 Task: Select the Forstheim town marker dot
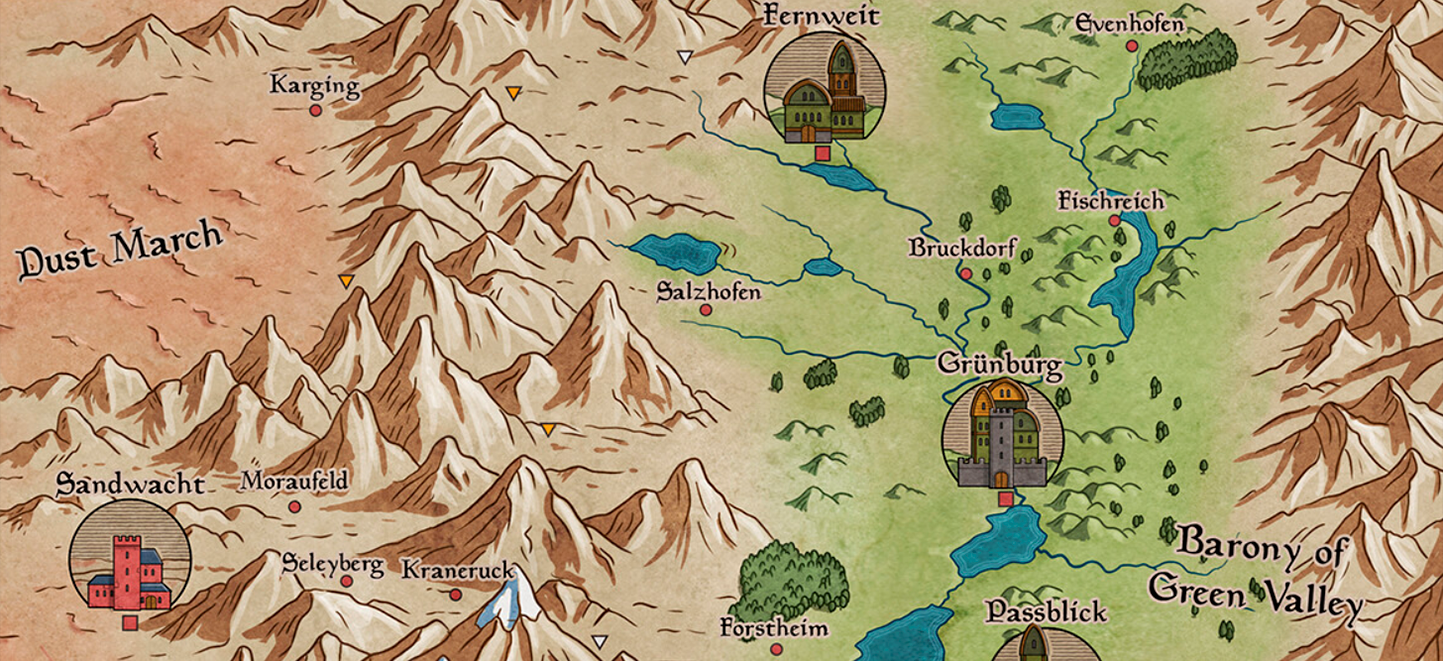click(775, 649)
